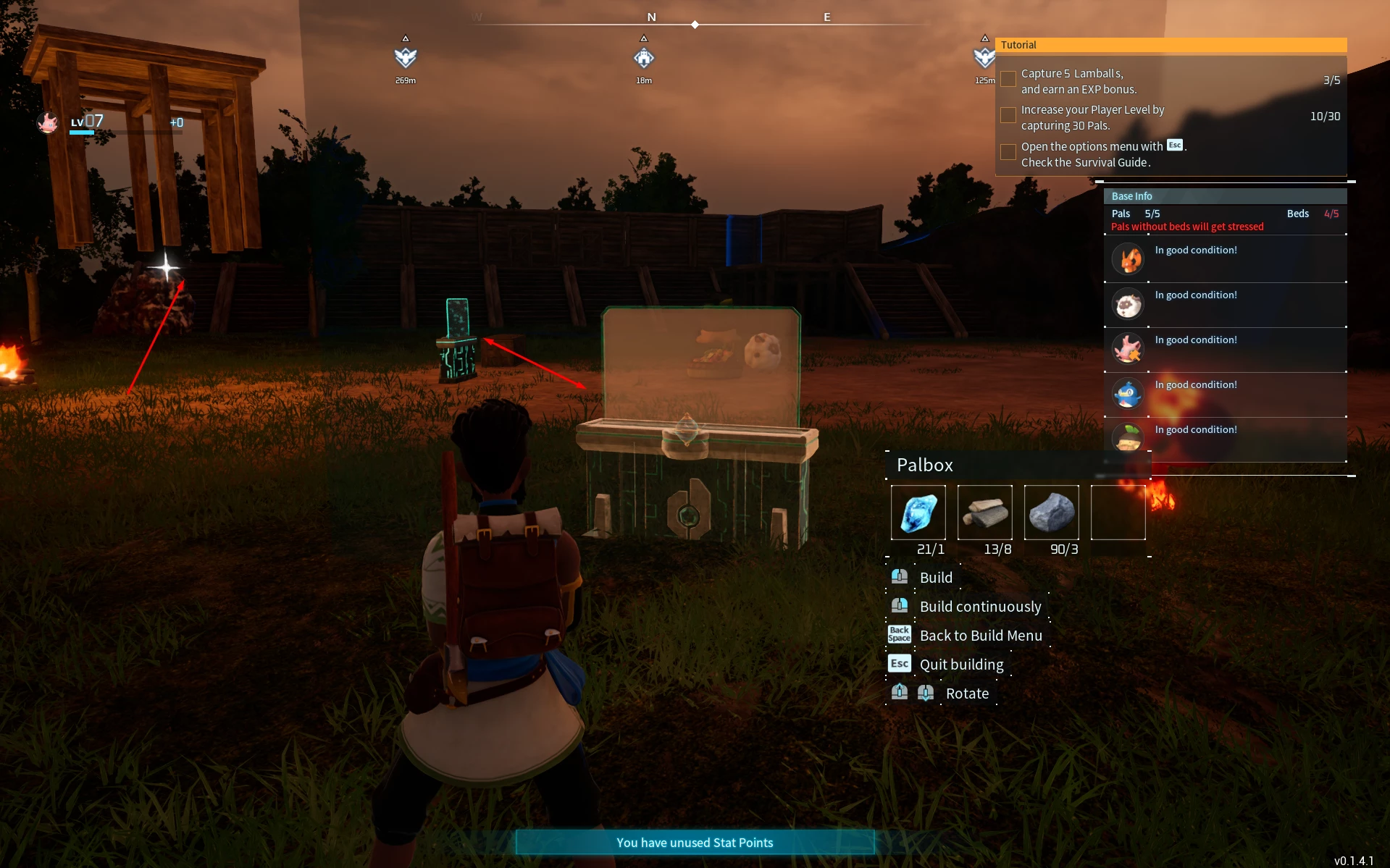The image size is (1390, 868).
Task: Select the green Tanzee portrait in Base Info
Action: coord(1128,437)
